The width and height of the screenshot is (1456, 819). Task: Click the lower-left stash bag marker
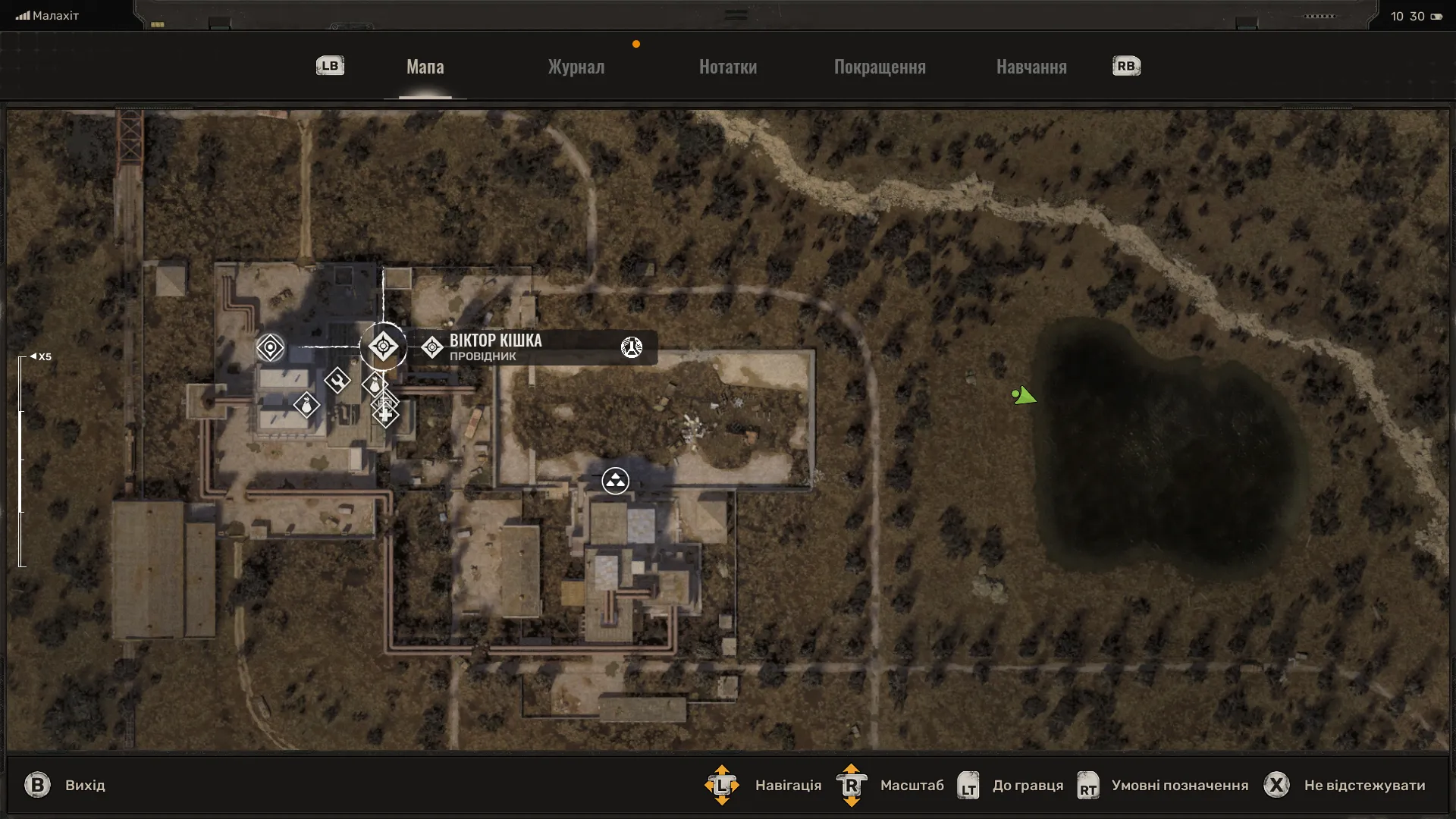click(x=306, y=406)
